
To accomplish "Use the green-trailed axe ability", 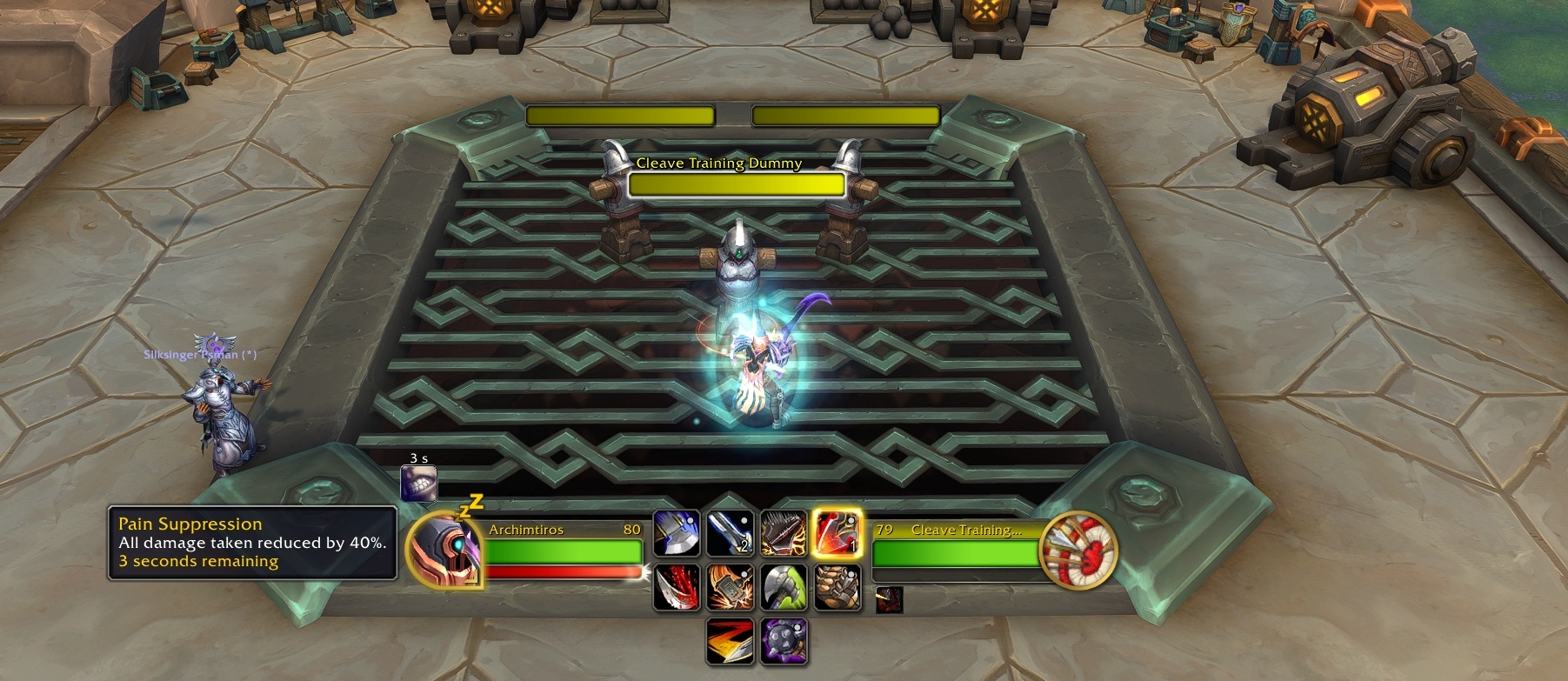I will coord(784,587).
